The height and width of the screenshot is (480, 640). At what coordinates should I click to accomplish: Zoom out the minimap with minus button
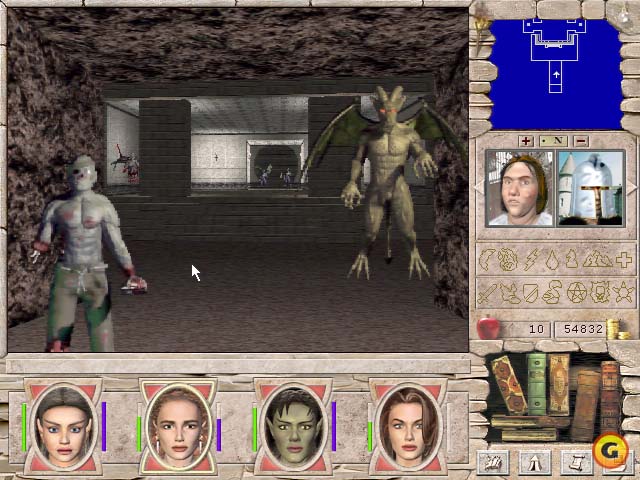[x=580, y=141]
